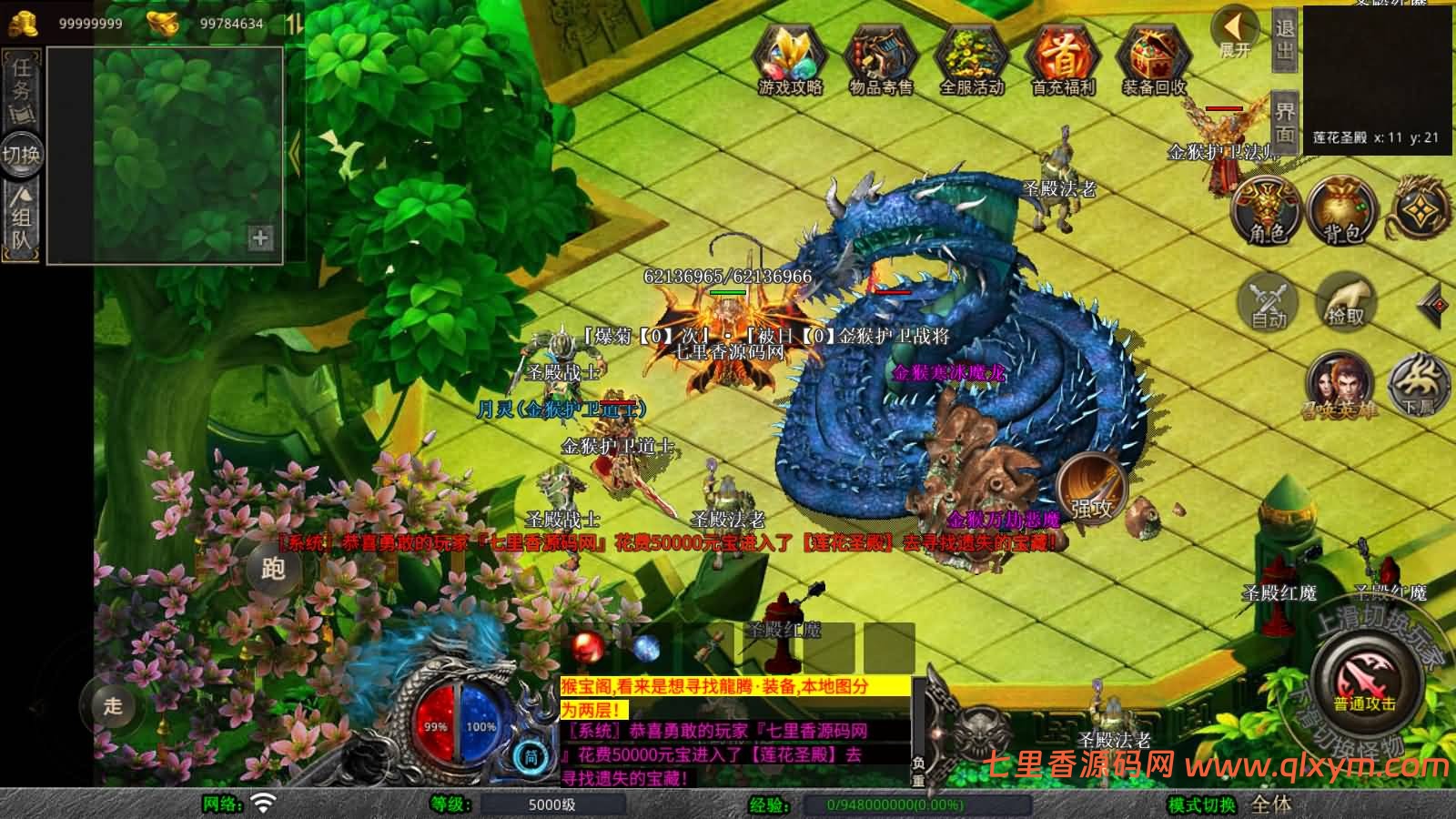Open the 全服活动 server events icon
1456x819 pixels.
pyautogui.click(x=971, y=58)
